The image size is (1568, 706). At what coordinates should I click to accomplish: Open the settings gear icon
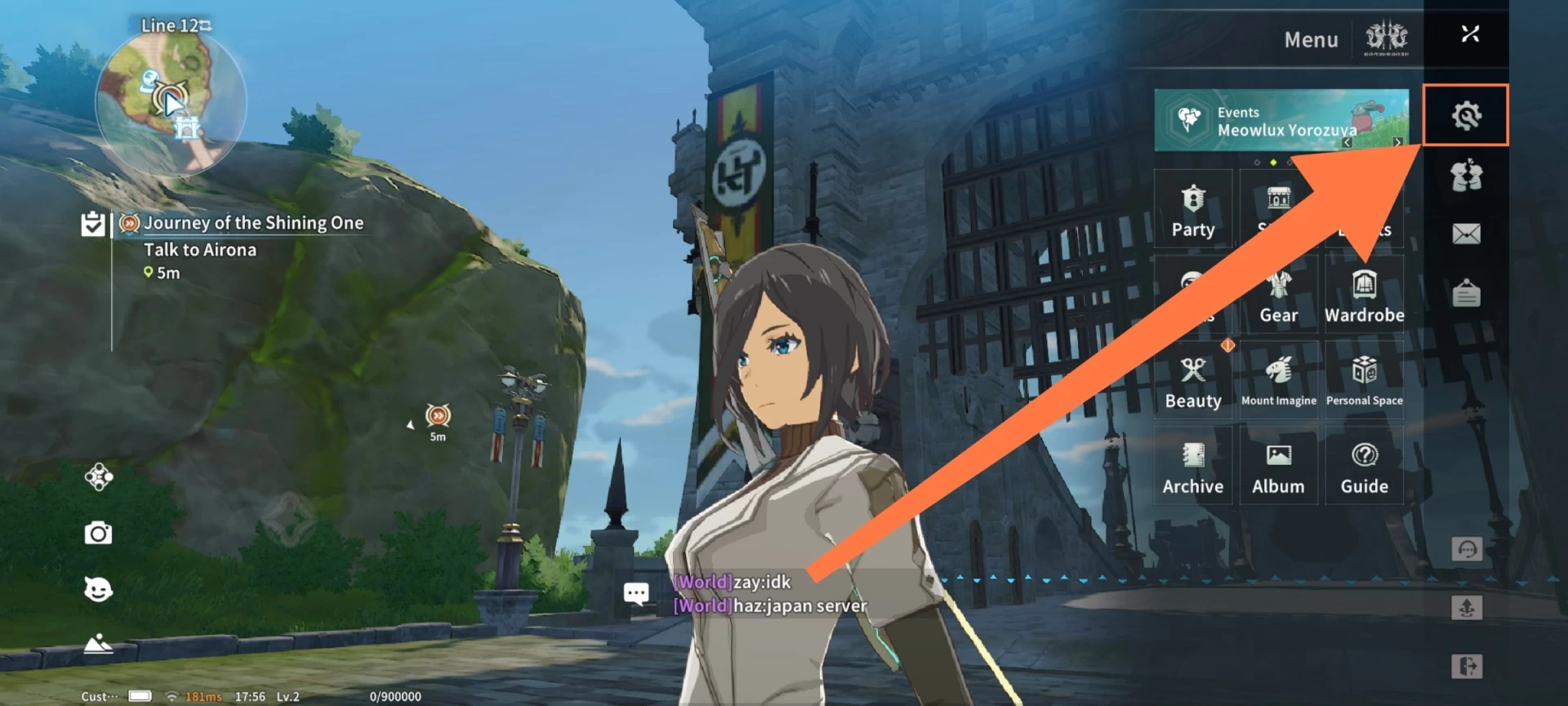[1466, 115]
